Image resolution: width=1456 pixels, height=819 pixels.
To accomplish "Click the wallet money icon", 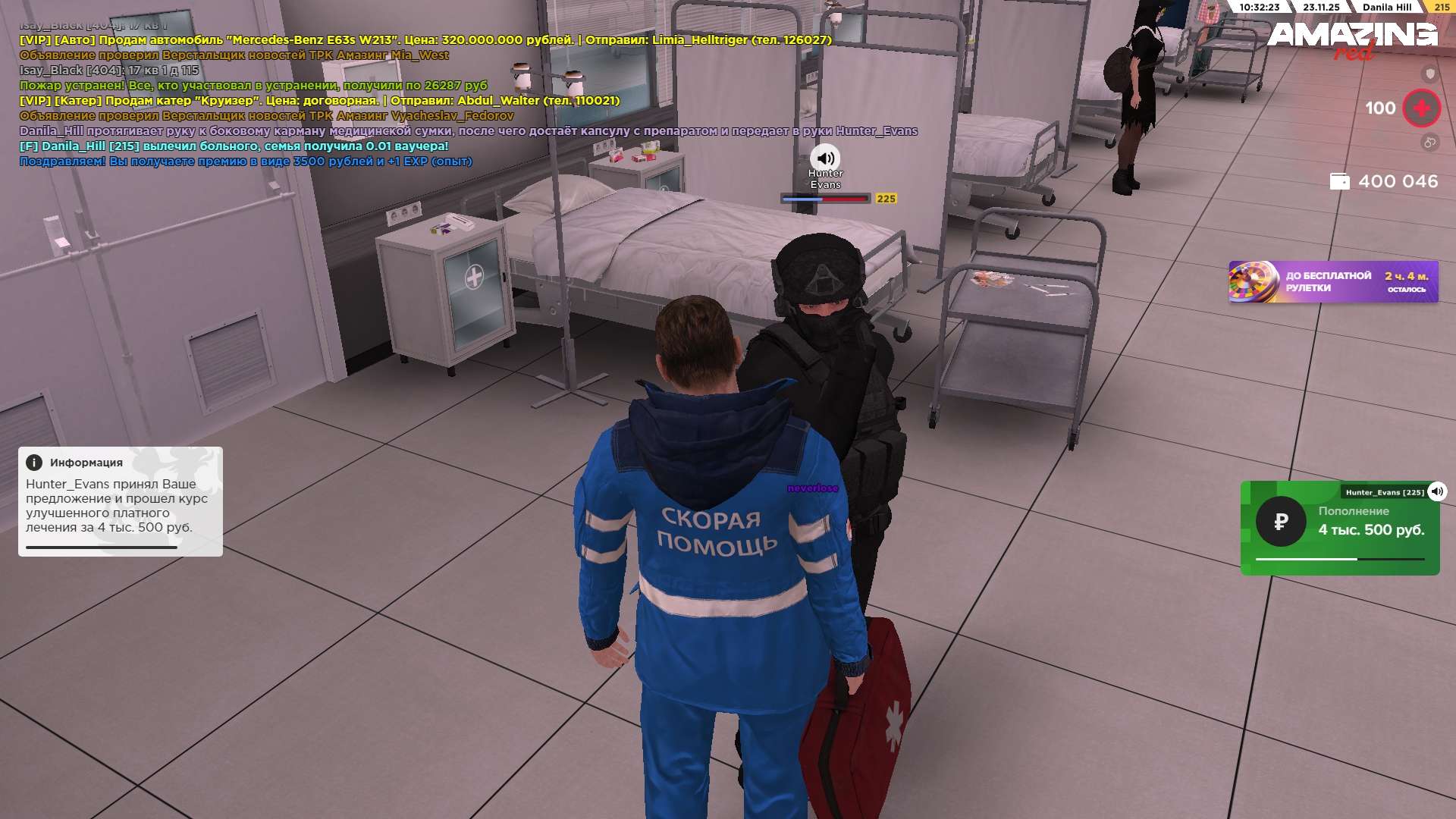I will tap(1339, 181).
